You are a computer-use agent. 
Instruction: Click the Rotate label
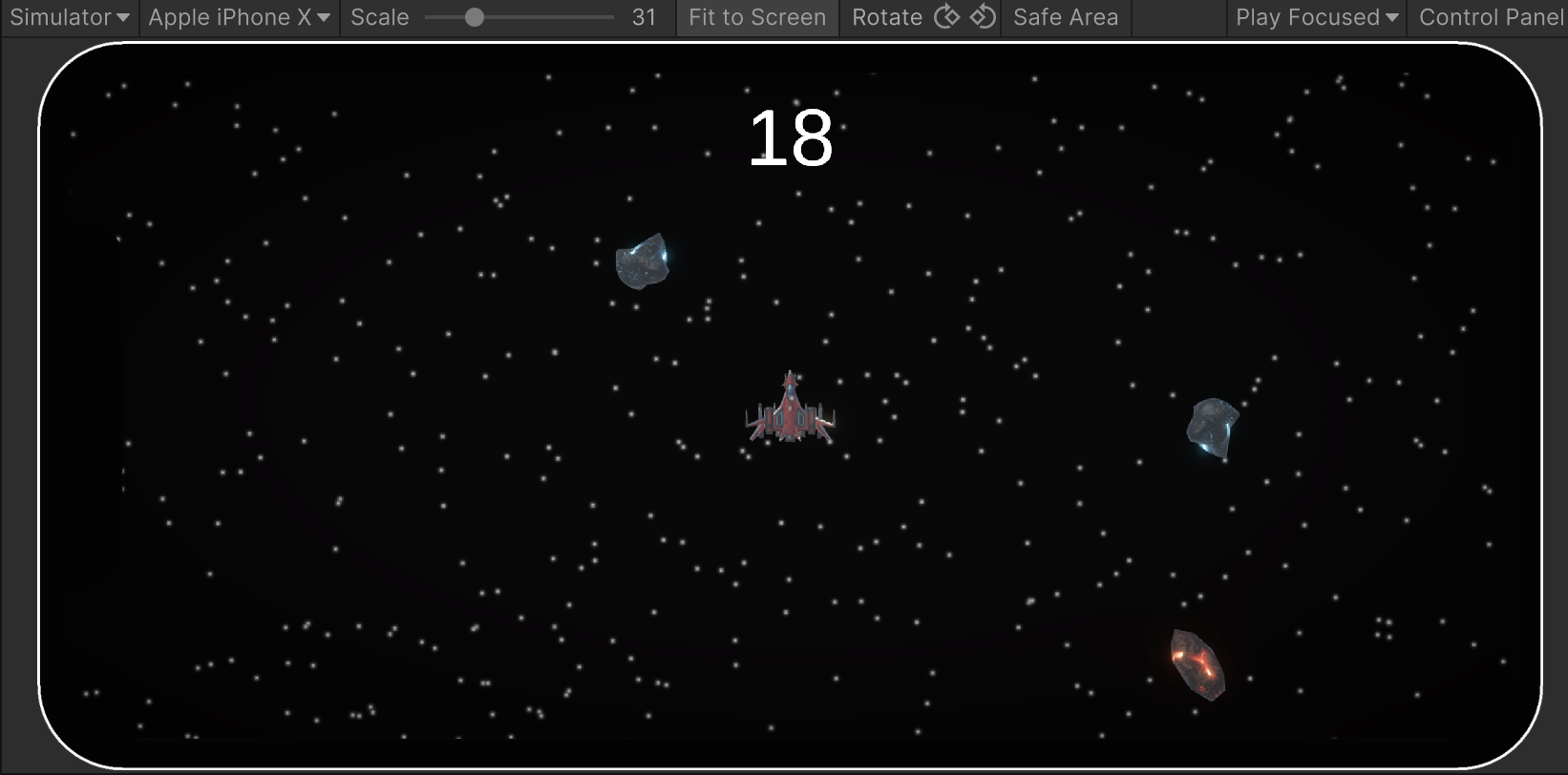coord(887,16)
